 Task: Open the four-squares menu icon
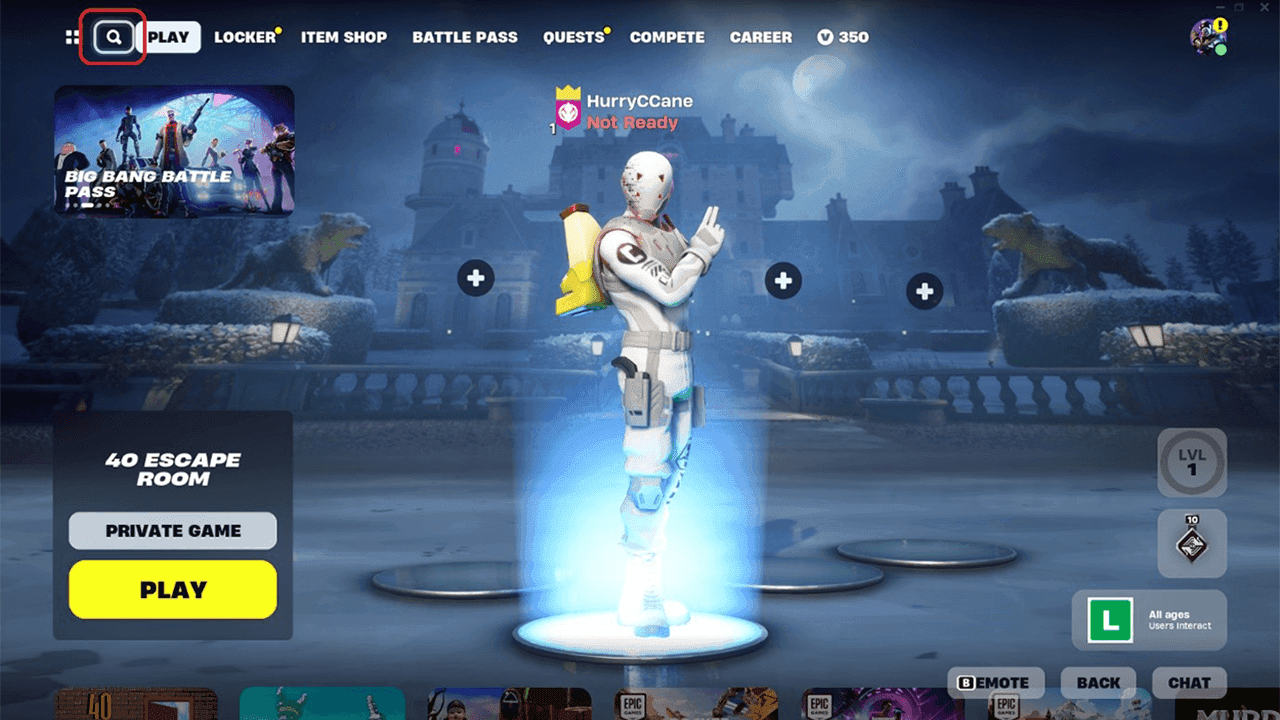(72, 37)
